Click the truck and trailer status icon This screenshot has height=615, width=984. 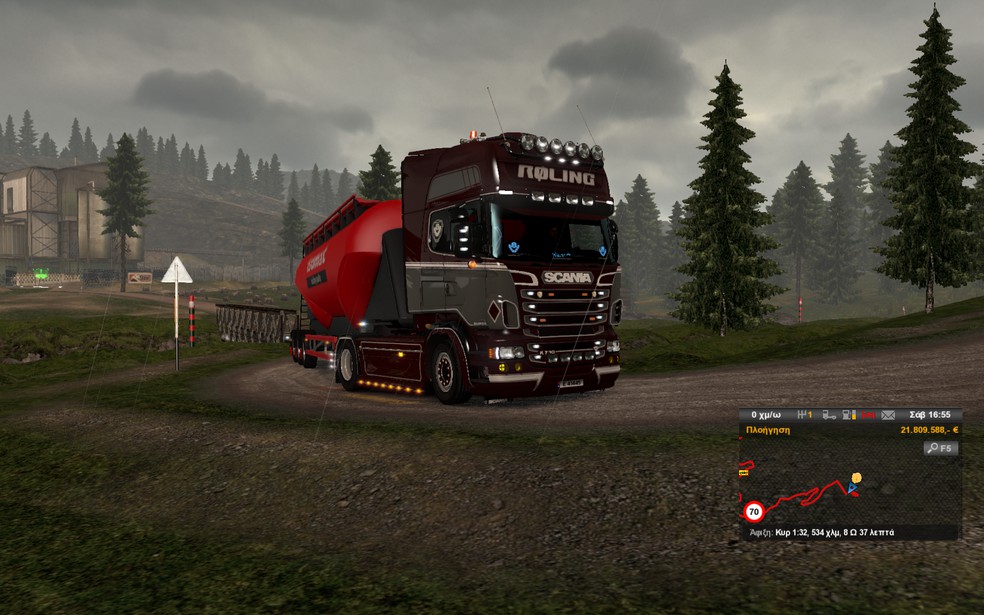[829, 414]
